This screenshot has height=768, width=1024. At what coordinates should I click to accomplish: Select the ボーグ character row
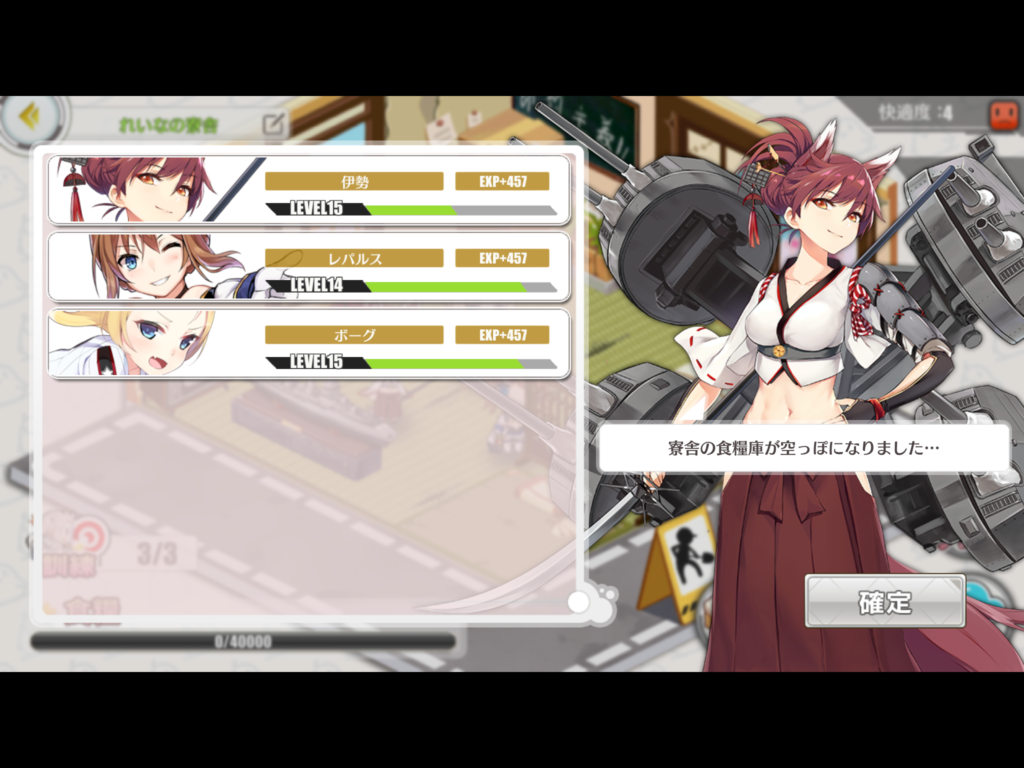point(309,344)
